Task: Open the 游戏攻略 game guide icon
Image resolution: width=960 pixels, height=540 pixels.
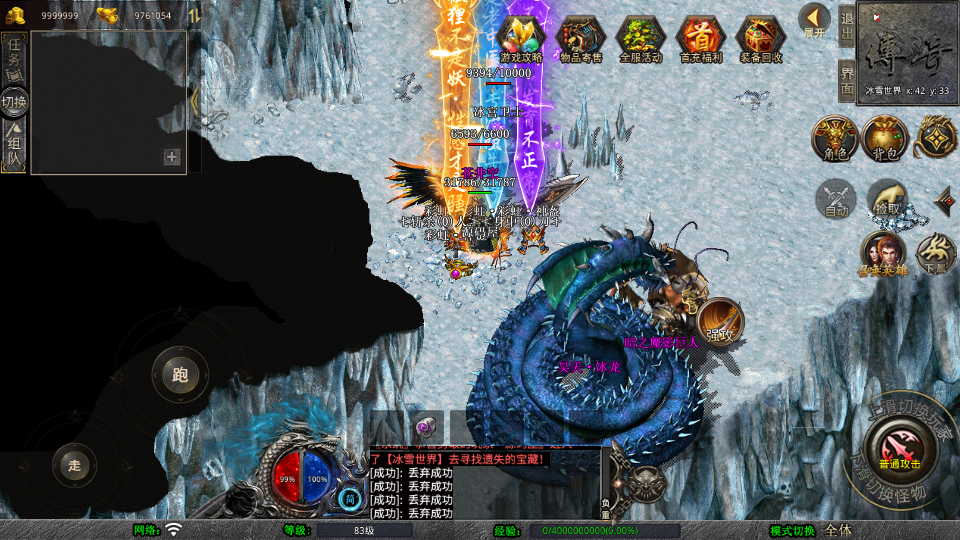Action: [x=520, y=38]
